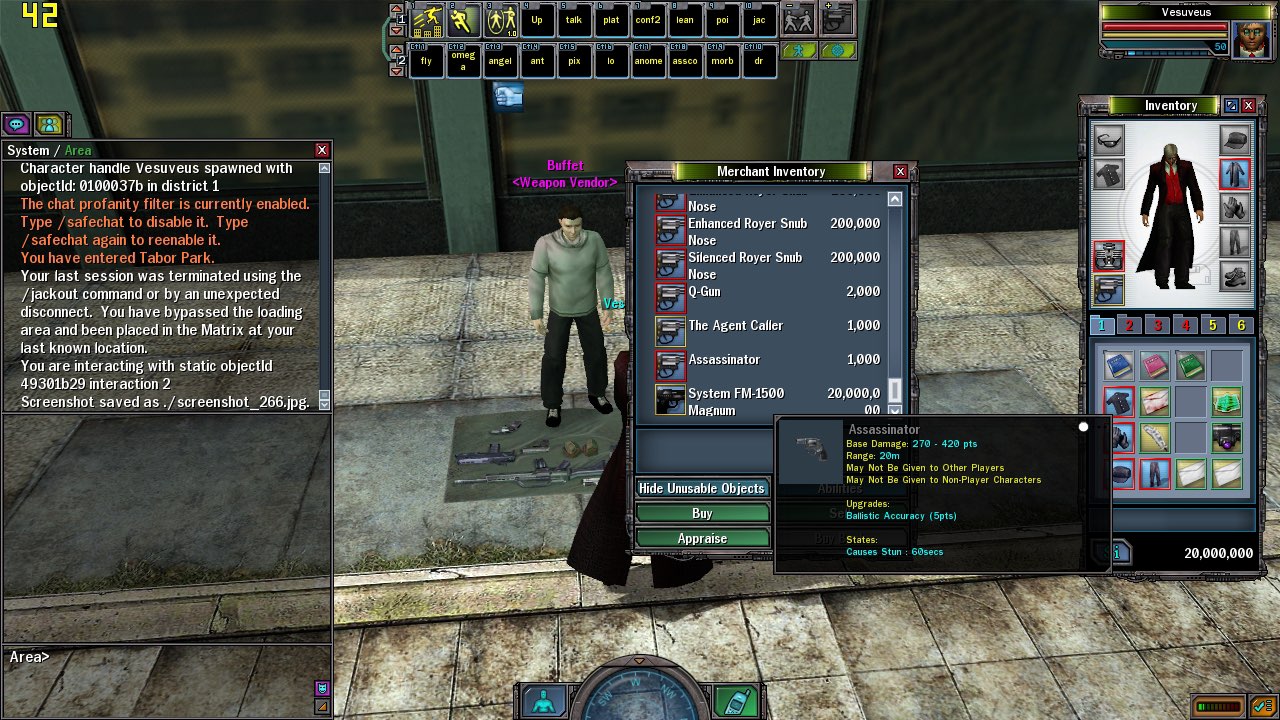Viewport: 1280px width, 720px height.
Task: Use the 'talk' hotbar slot
Action: (x=573, y=20)
